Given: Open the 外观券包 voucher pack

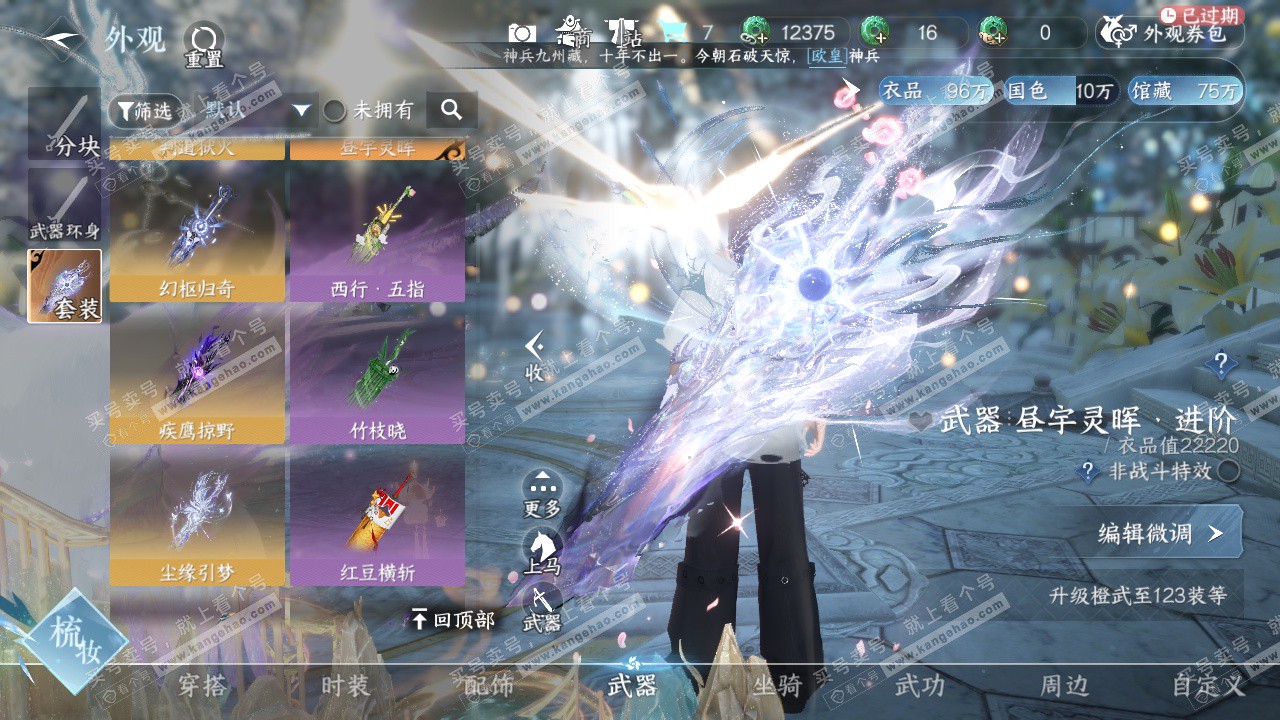Looking at the screenshot, I should pos(1170,33).
